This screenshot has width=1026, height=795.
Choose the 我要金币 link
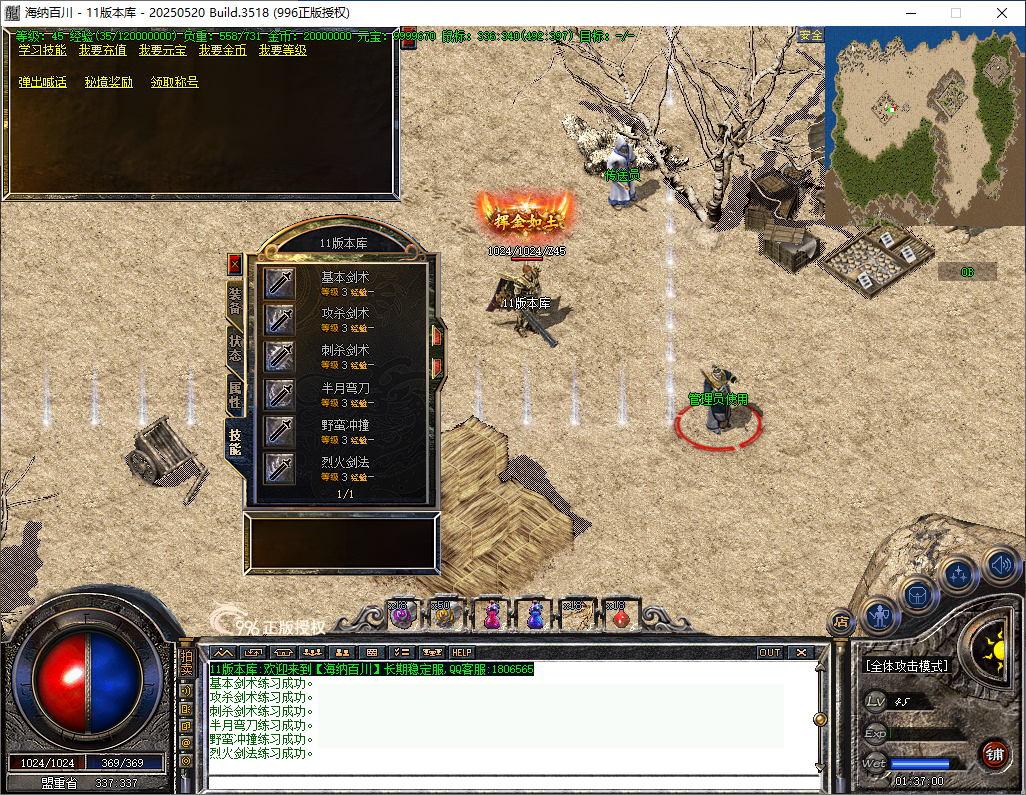(222, 50)
